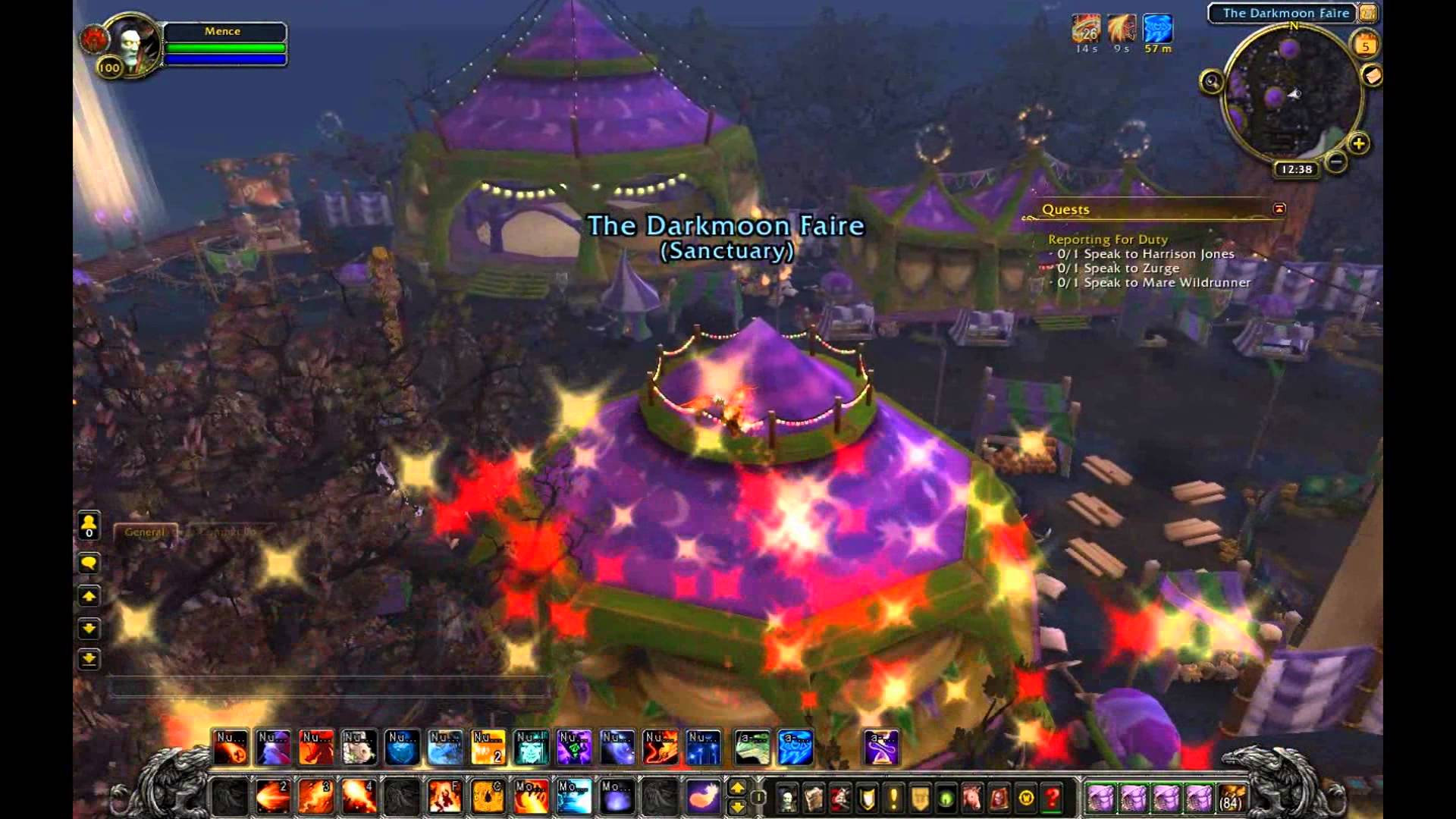Jump chat to the bottom
Viewport: 1456px width, 819px height.
coord(89,659)
